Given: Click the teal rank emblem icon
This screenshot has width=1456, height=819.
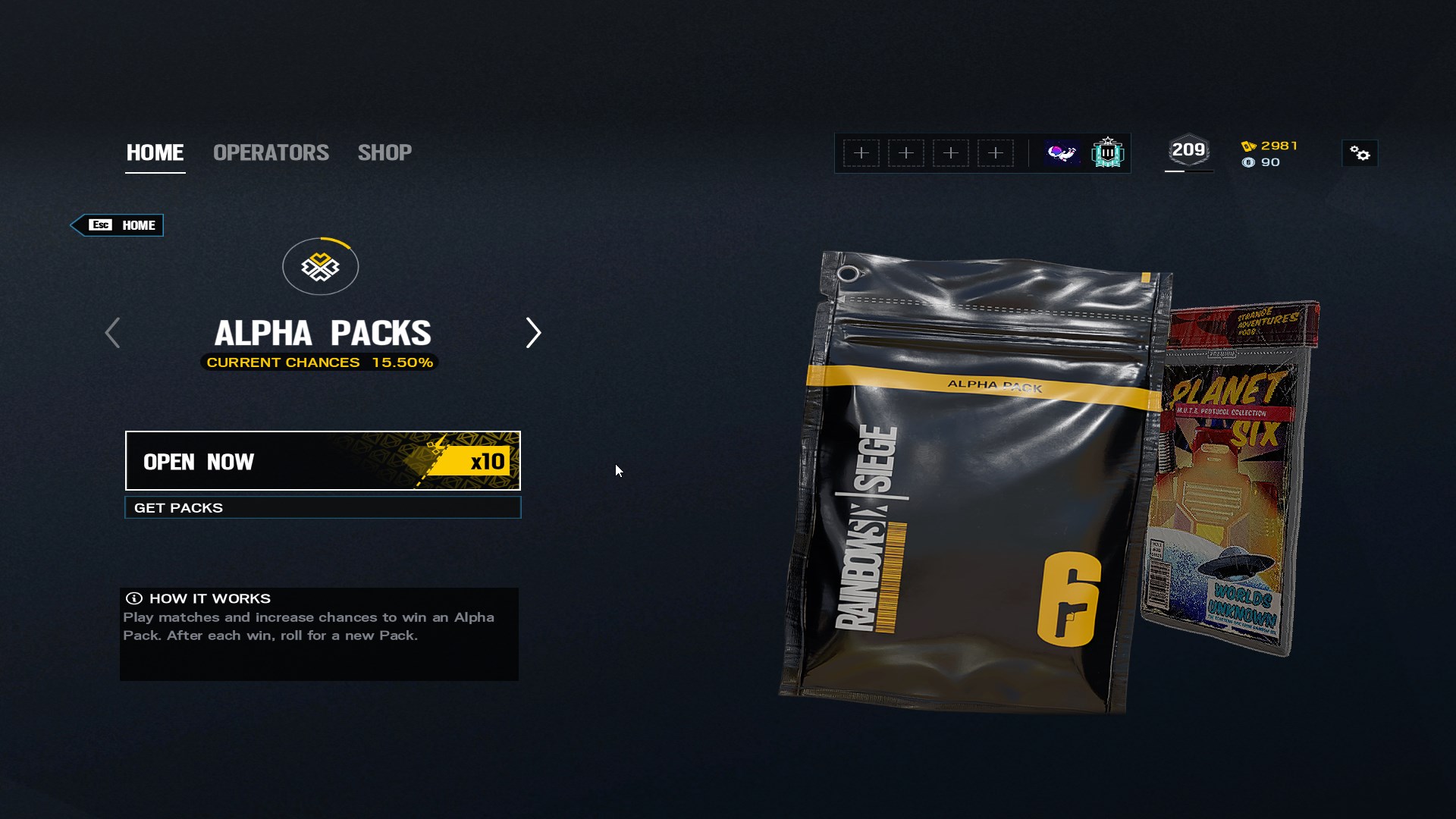Looking at the screenshot, I should coord(1107,153).
